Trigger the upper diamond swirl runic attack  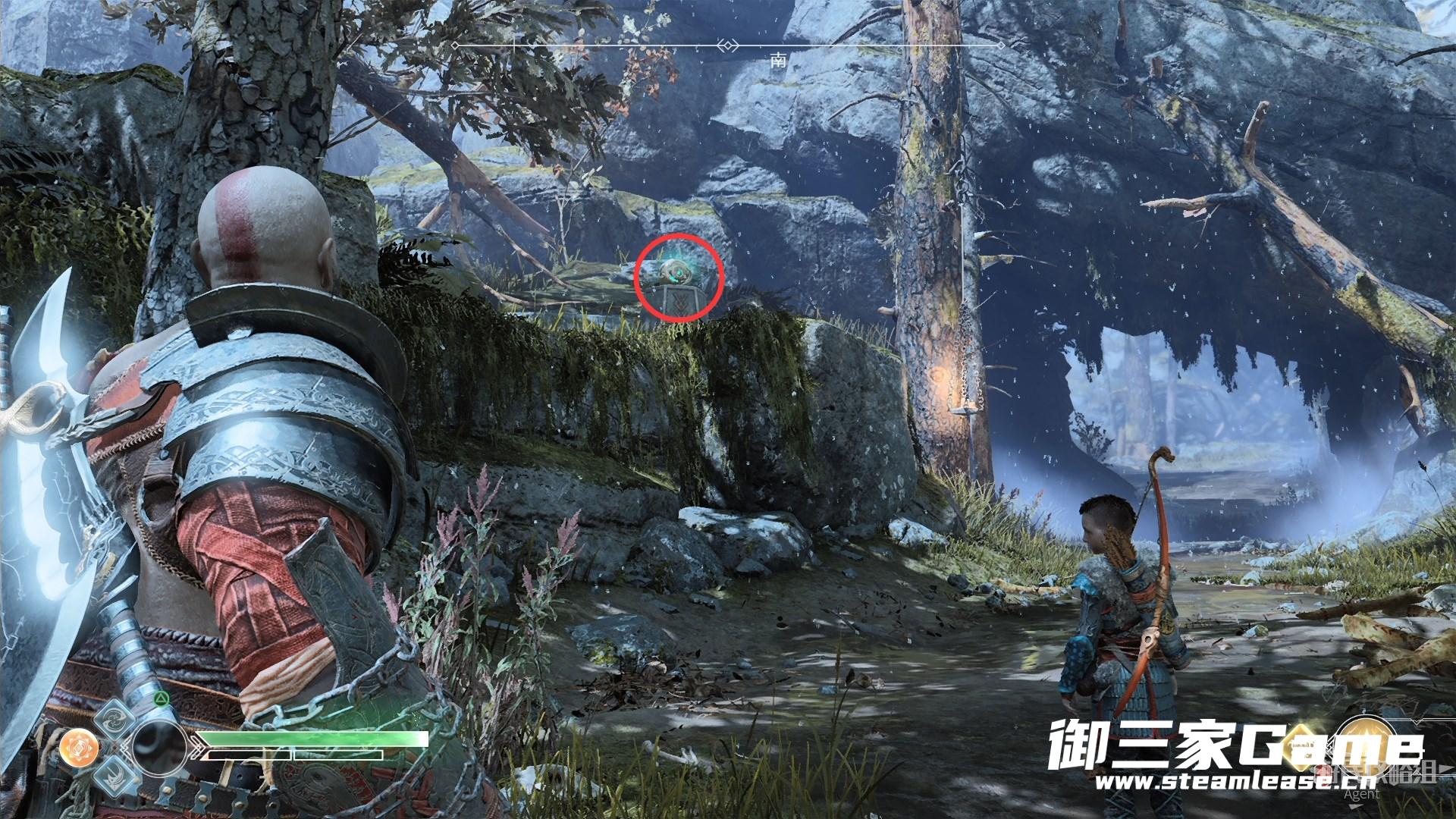point(115,718)
